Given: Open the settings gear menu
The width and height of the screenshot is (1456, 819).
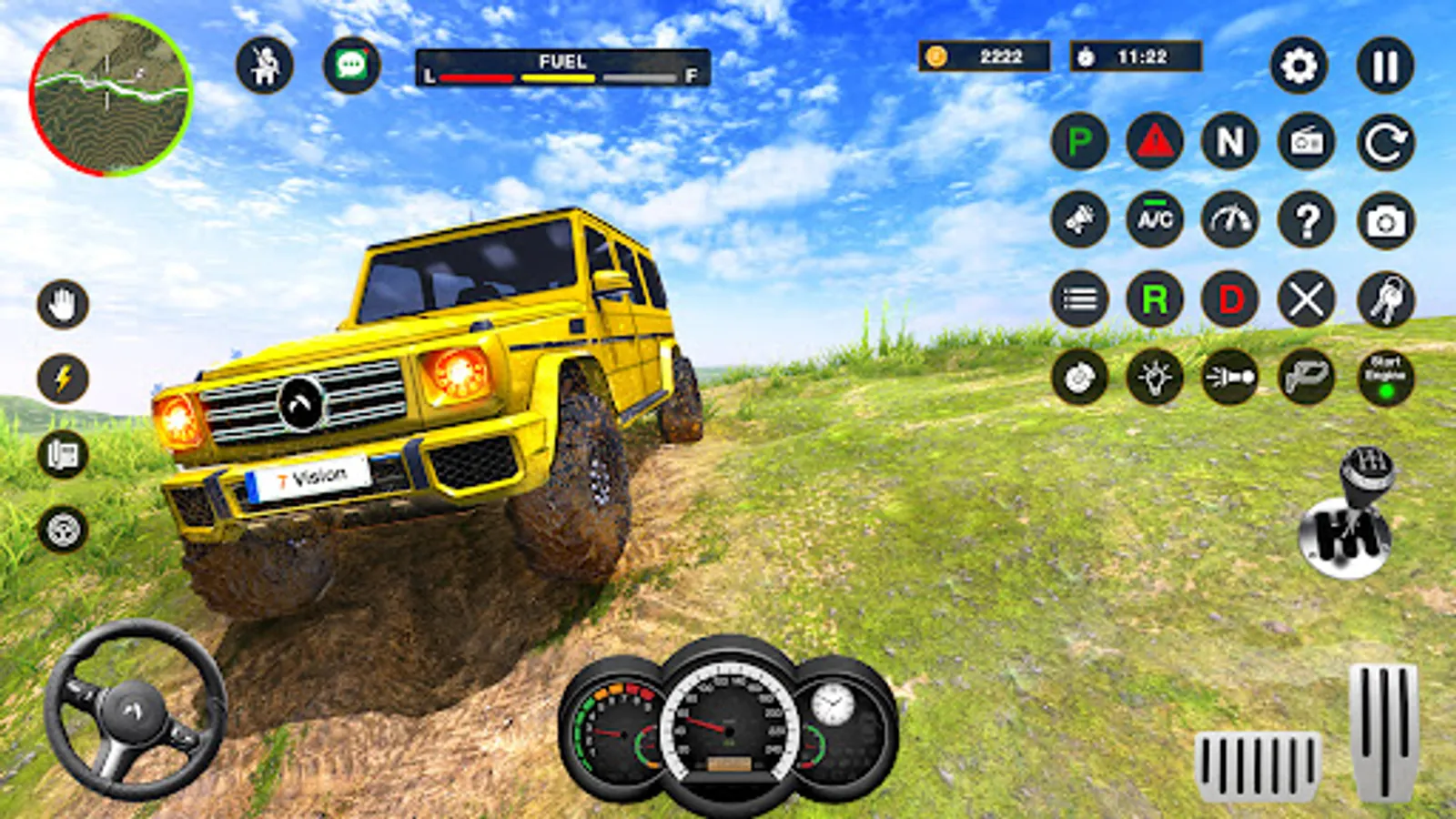Looking at the screenshot, I should click(1299, 66).
